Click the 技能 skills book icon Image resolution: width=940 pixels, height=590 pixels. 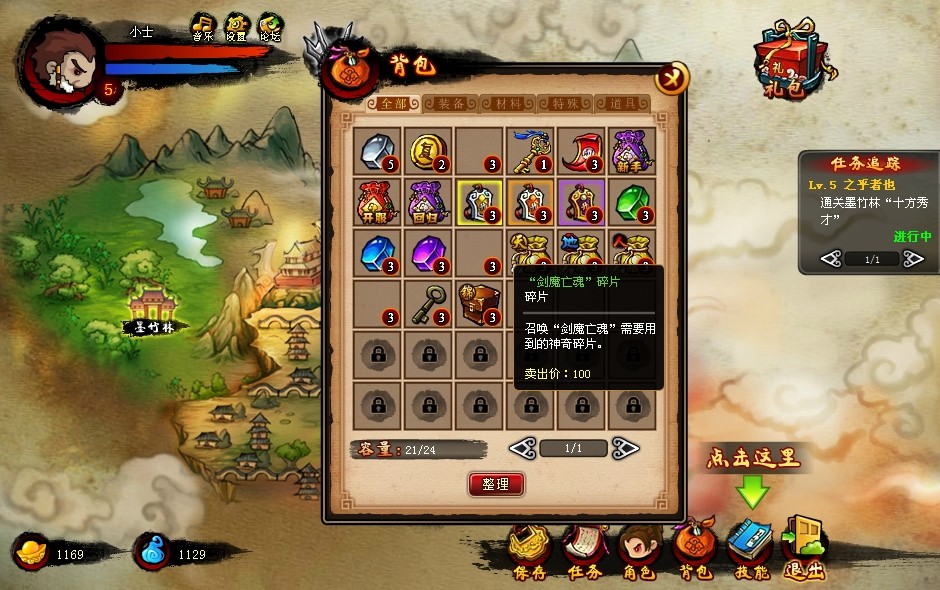coord(750,548)
